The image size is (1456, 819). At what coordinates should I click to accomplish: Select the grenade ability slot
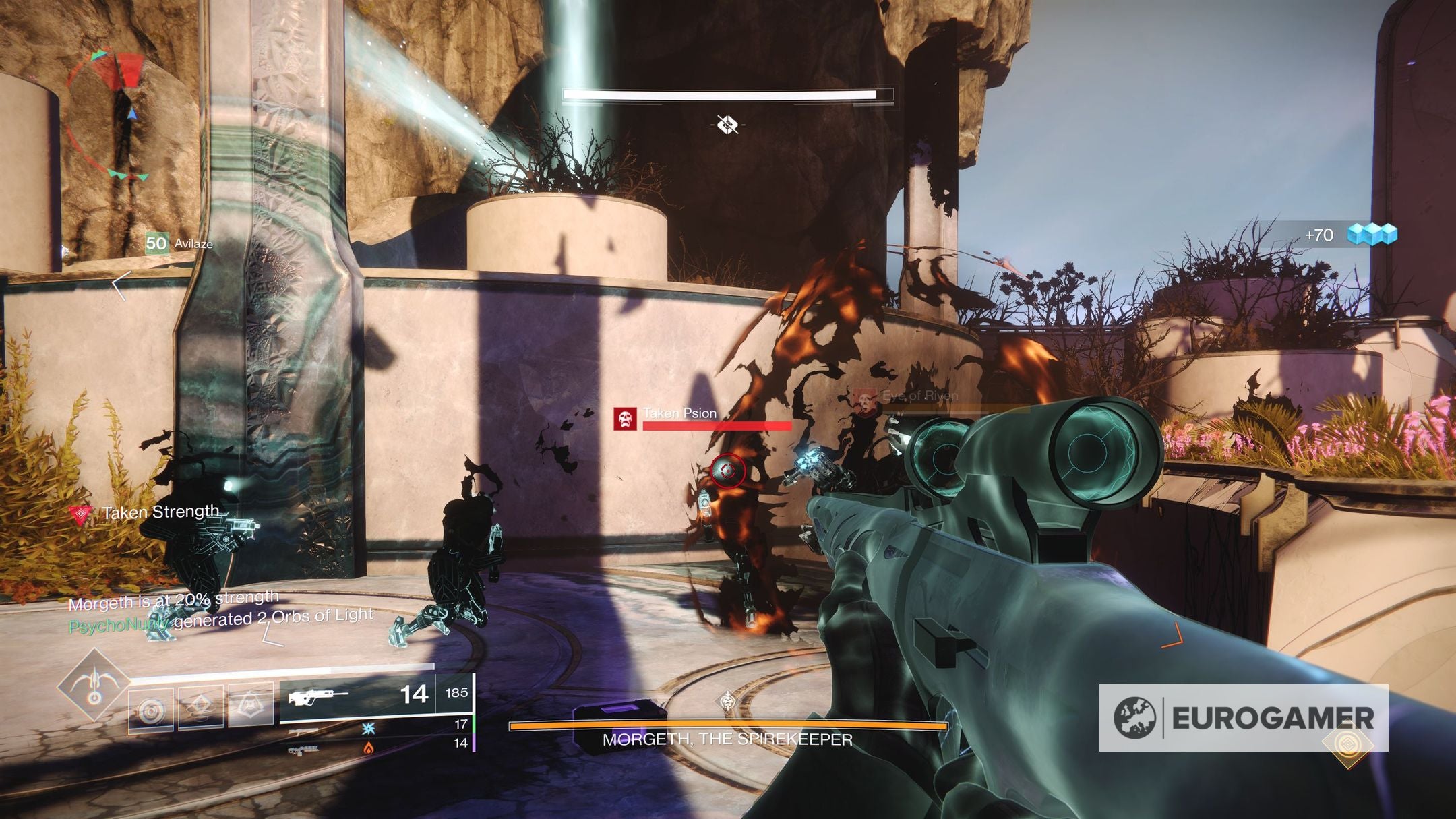[151, 710]
